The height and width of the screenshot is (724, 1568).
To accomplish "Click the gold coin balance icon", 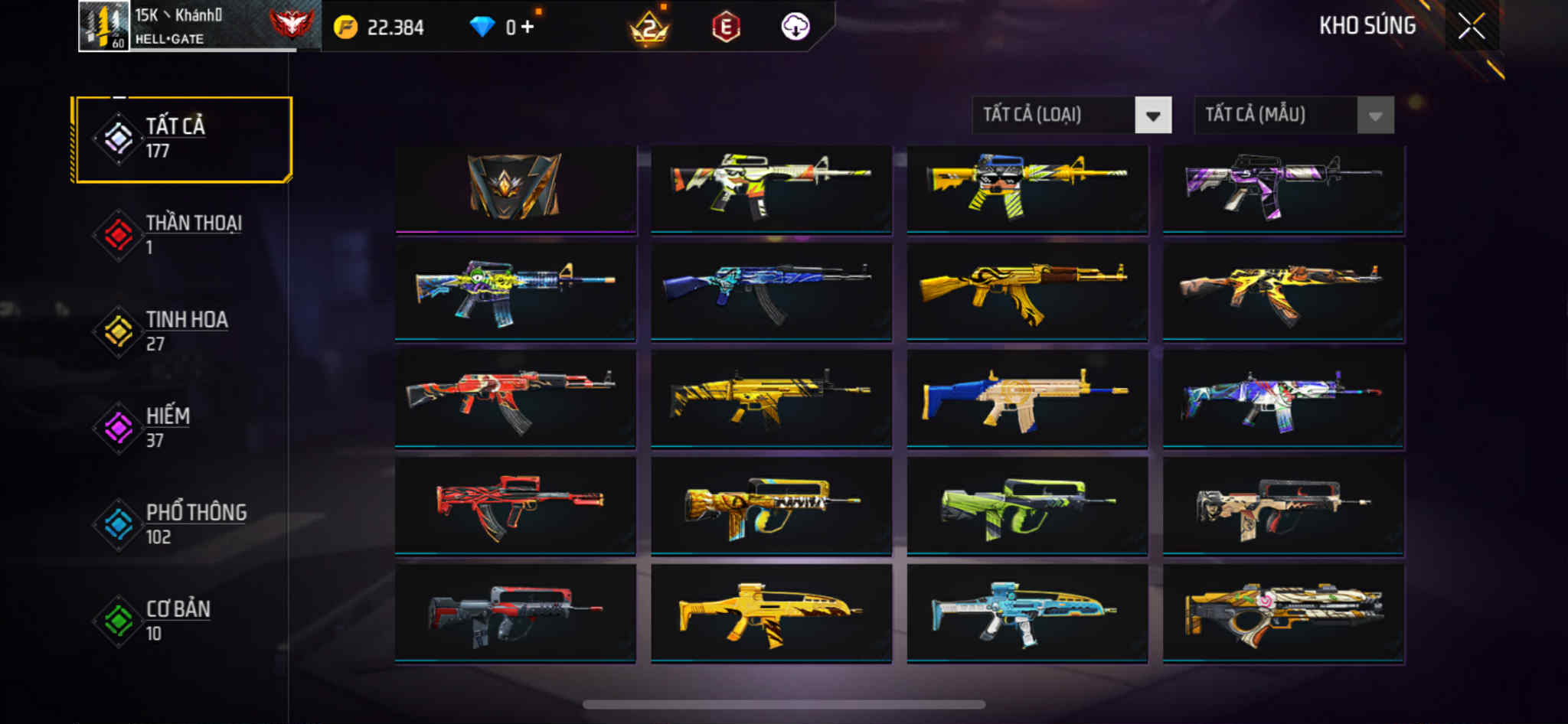I will click(345, 28).
